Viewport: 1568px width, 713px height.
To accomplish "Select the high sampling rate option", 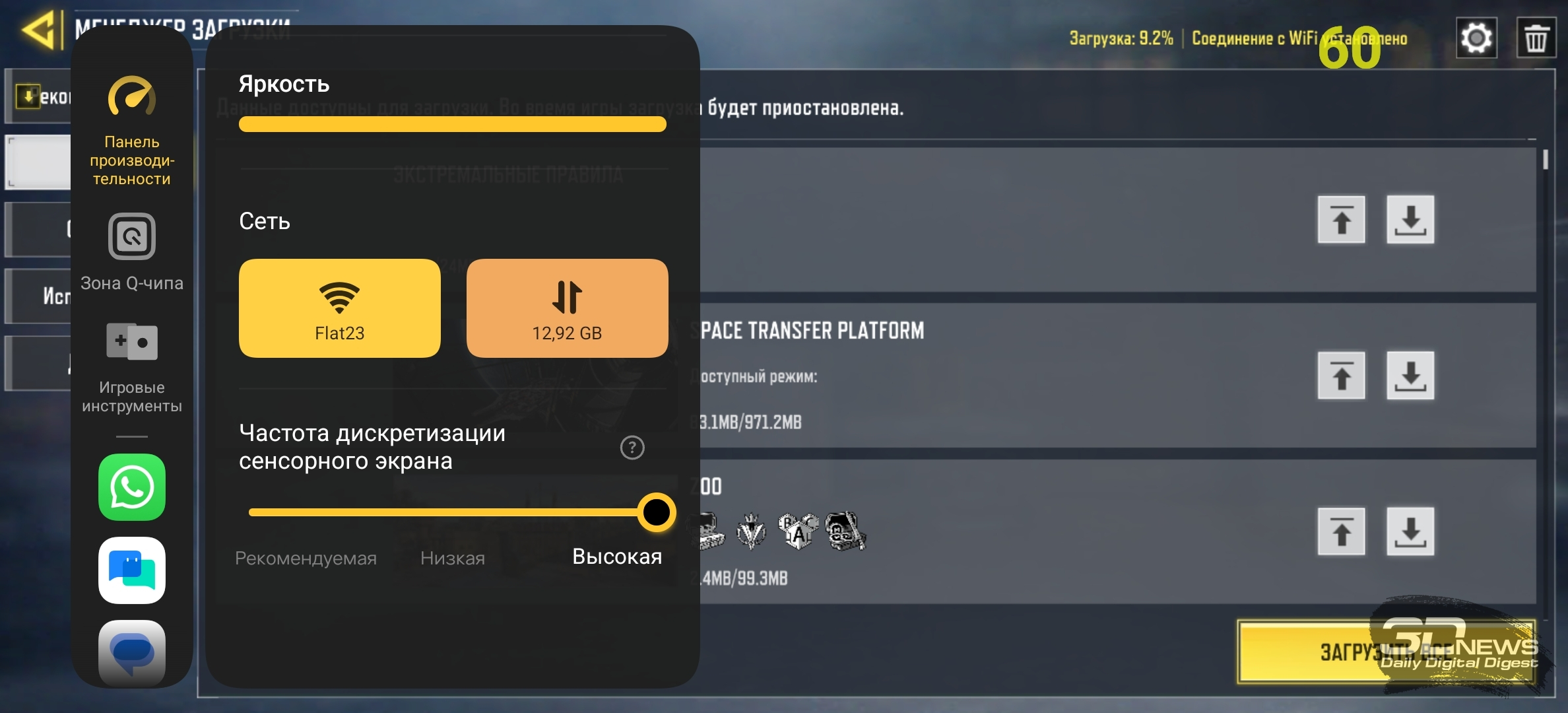I will tap(617, 557).
